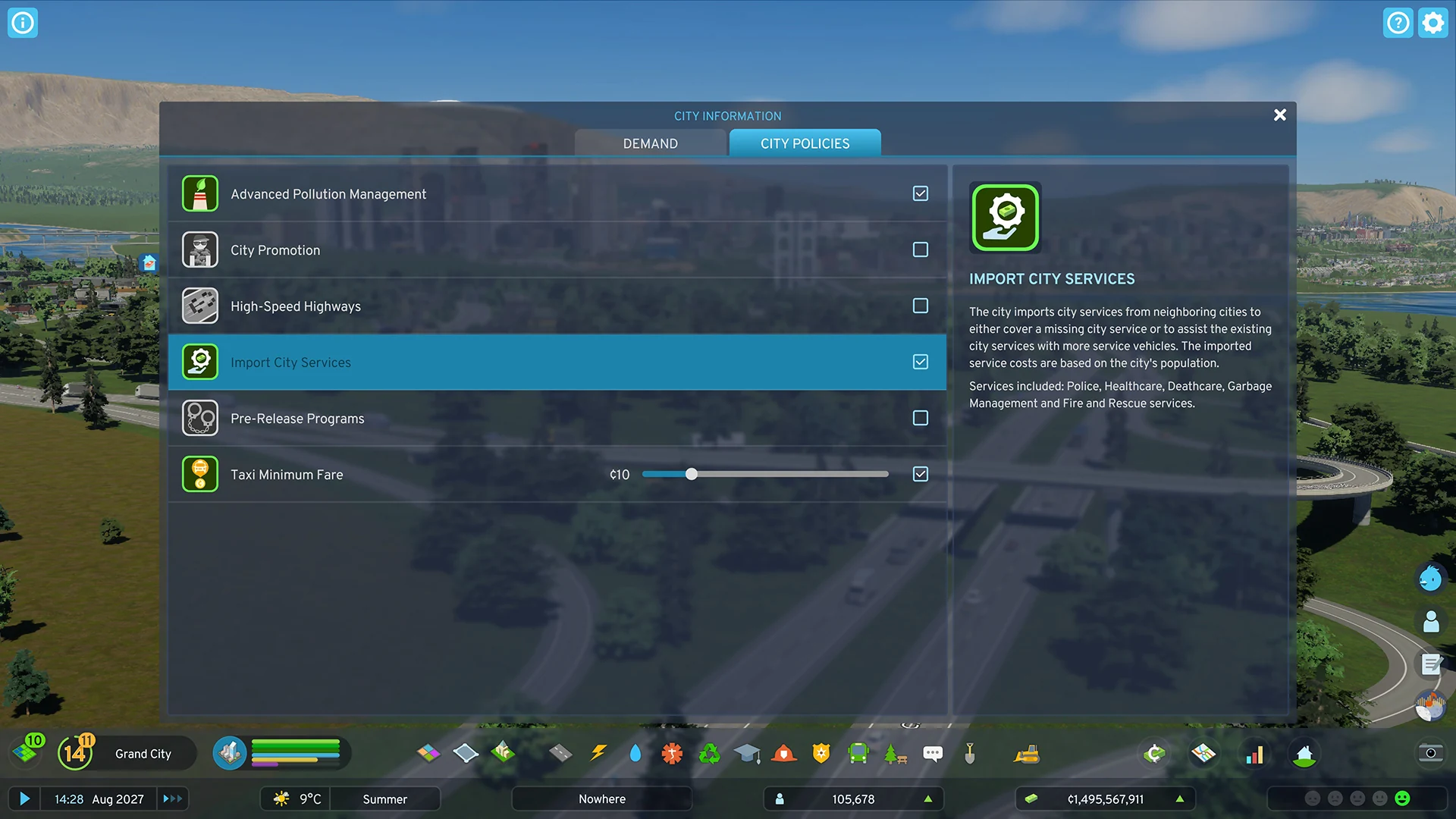Adjust the Taxi Minimum Fare slider
This screenshot has height=819, width=1456.
click(x=690, y=474)
